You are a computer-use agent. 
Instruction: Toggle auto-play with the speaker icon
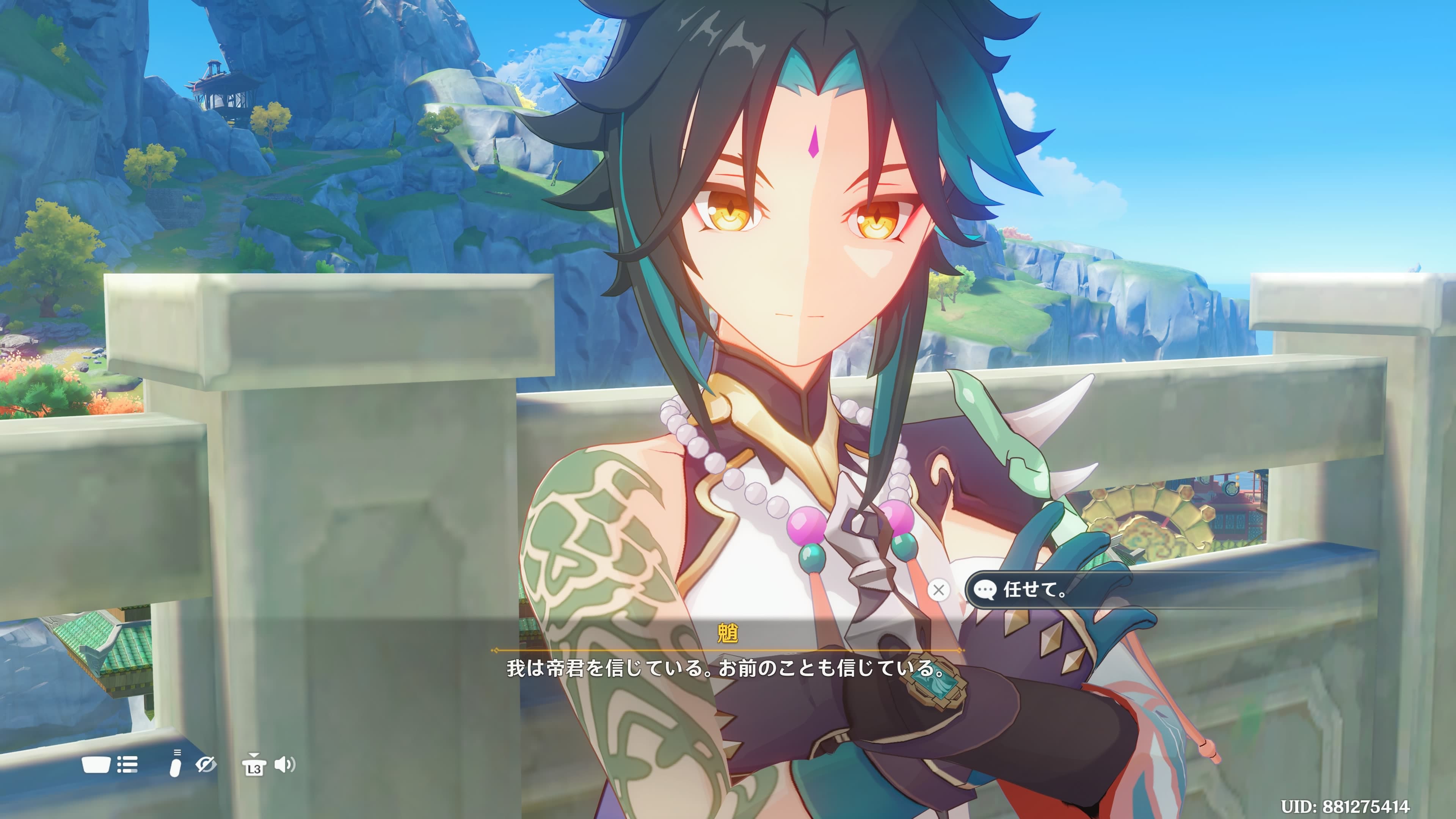284,765
